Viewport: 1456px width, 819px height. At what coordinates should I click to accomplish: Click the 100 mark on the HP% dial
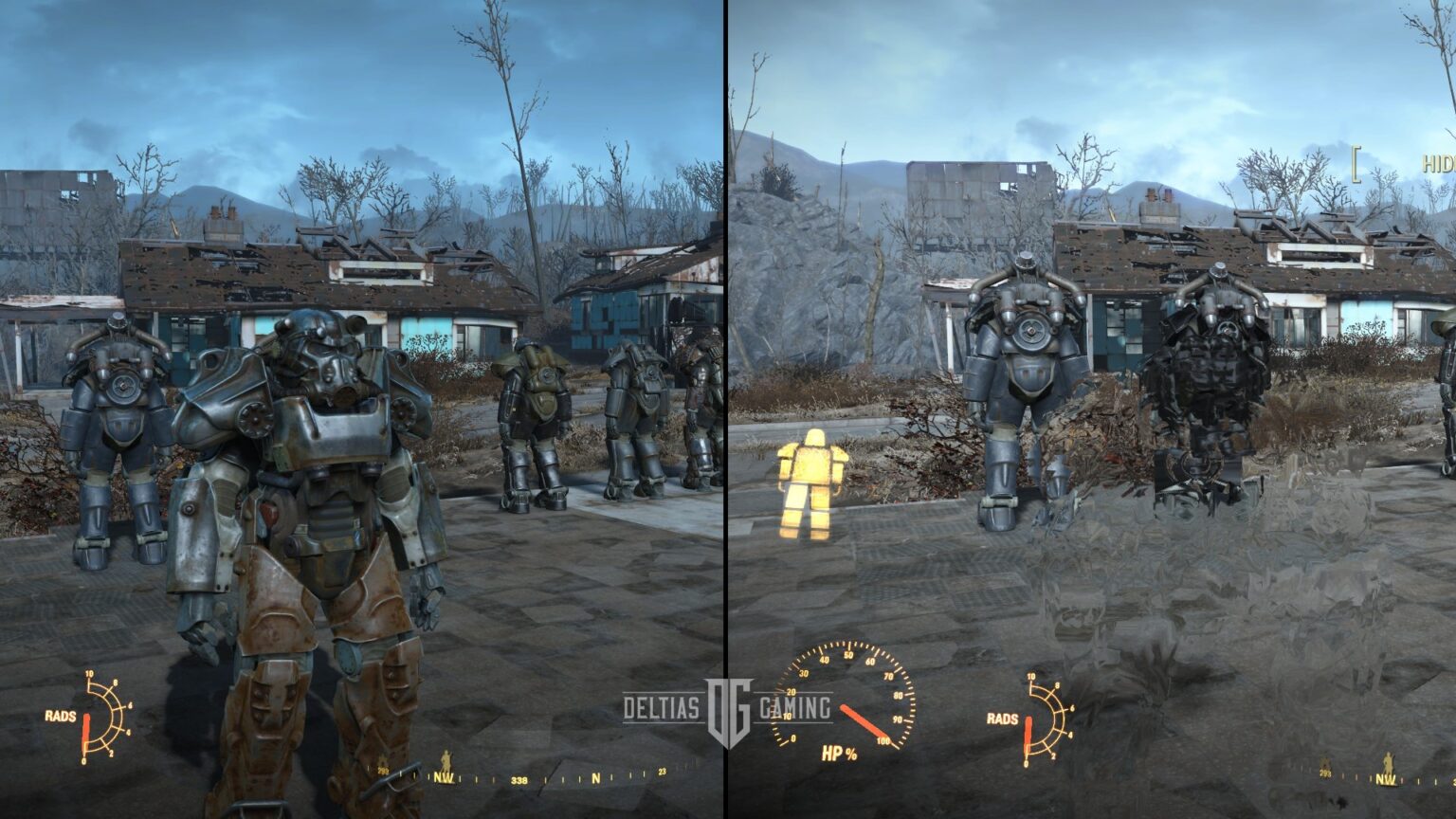click(x=883, y=740)
